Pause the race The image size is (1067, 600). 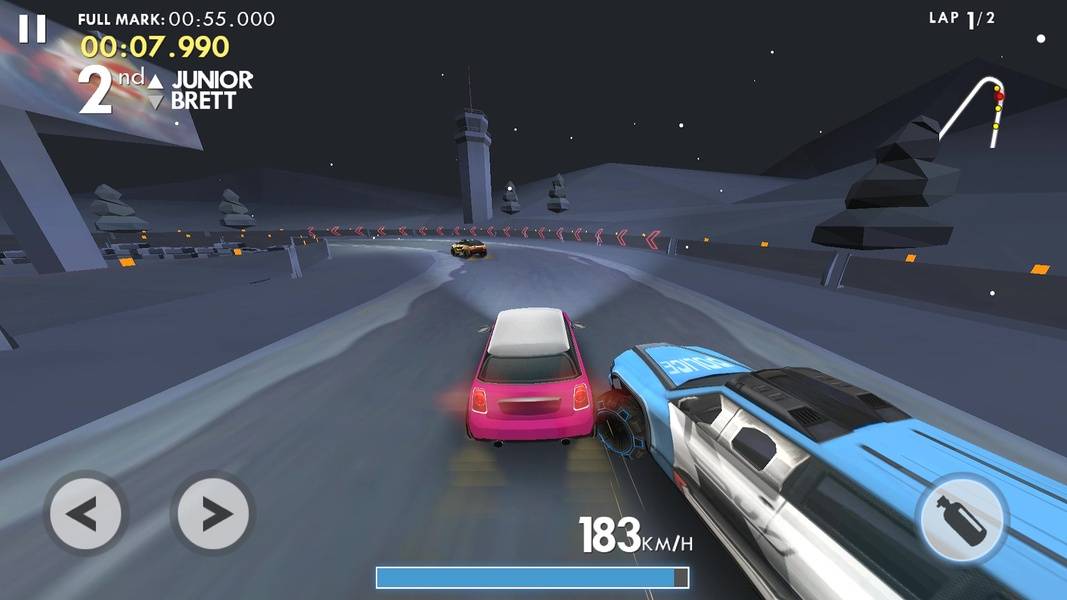pos(32,28)
